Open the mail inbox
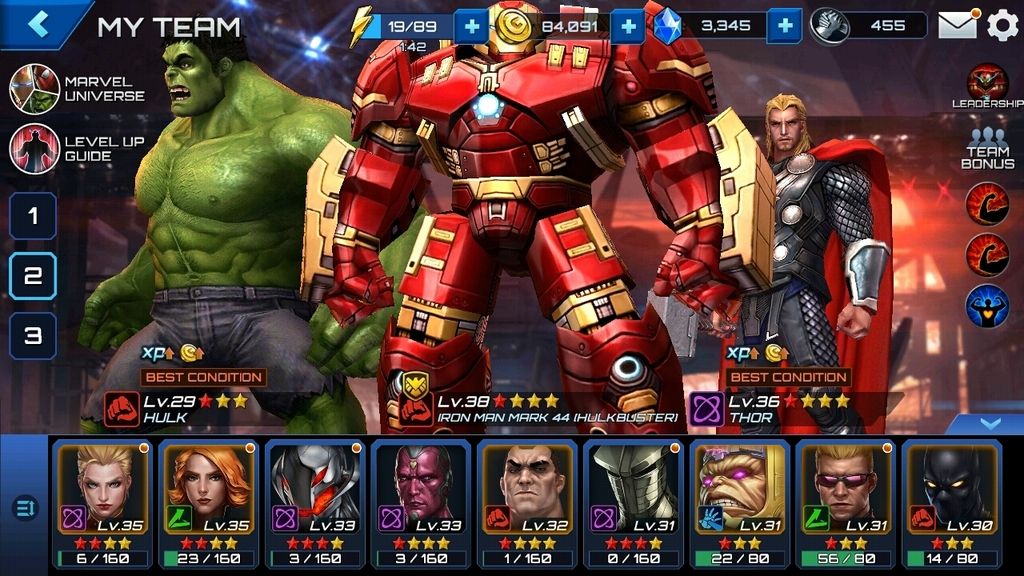The image size is (1024, 576). click(x=957, y=25)
